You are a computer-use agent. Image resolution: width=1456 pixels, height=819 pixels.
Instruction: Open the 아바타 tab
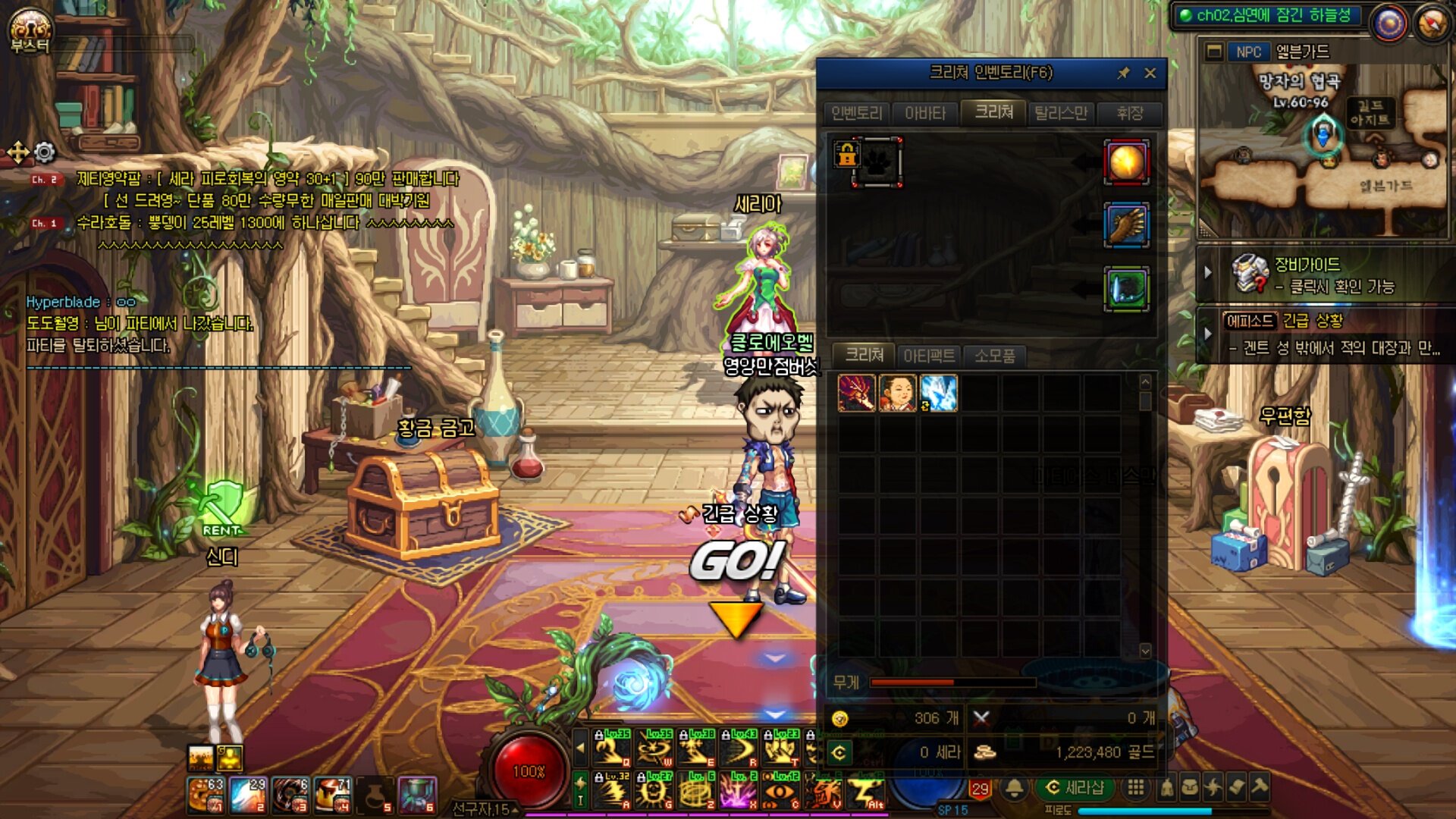pyautogui.click(x=925, y=114)
